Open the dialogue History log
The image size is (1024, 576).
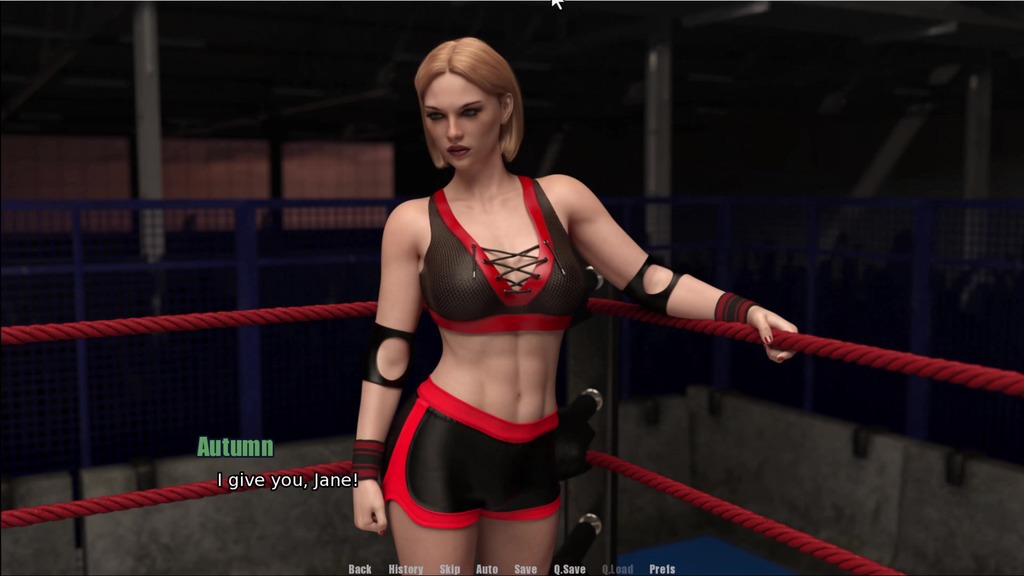pyautogui.click(x=406, y=569)
